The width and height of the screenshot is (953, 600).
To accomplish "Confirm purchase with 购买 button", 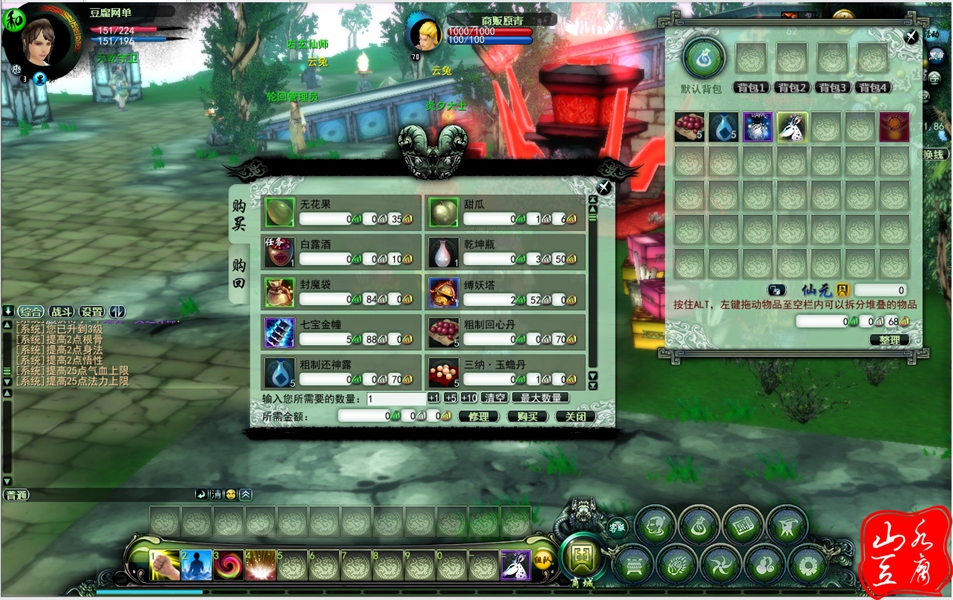I will [528, 416].
